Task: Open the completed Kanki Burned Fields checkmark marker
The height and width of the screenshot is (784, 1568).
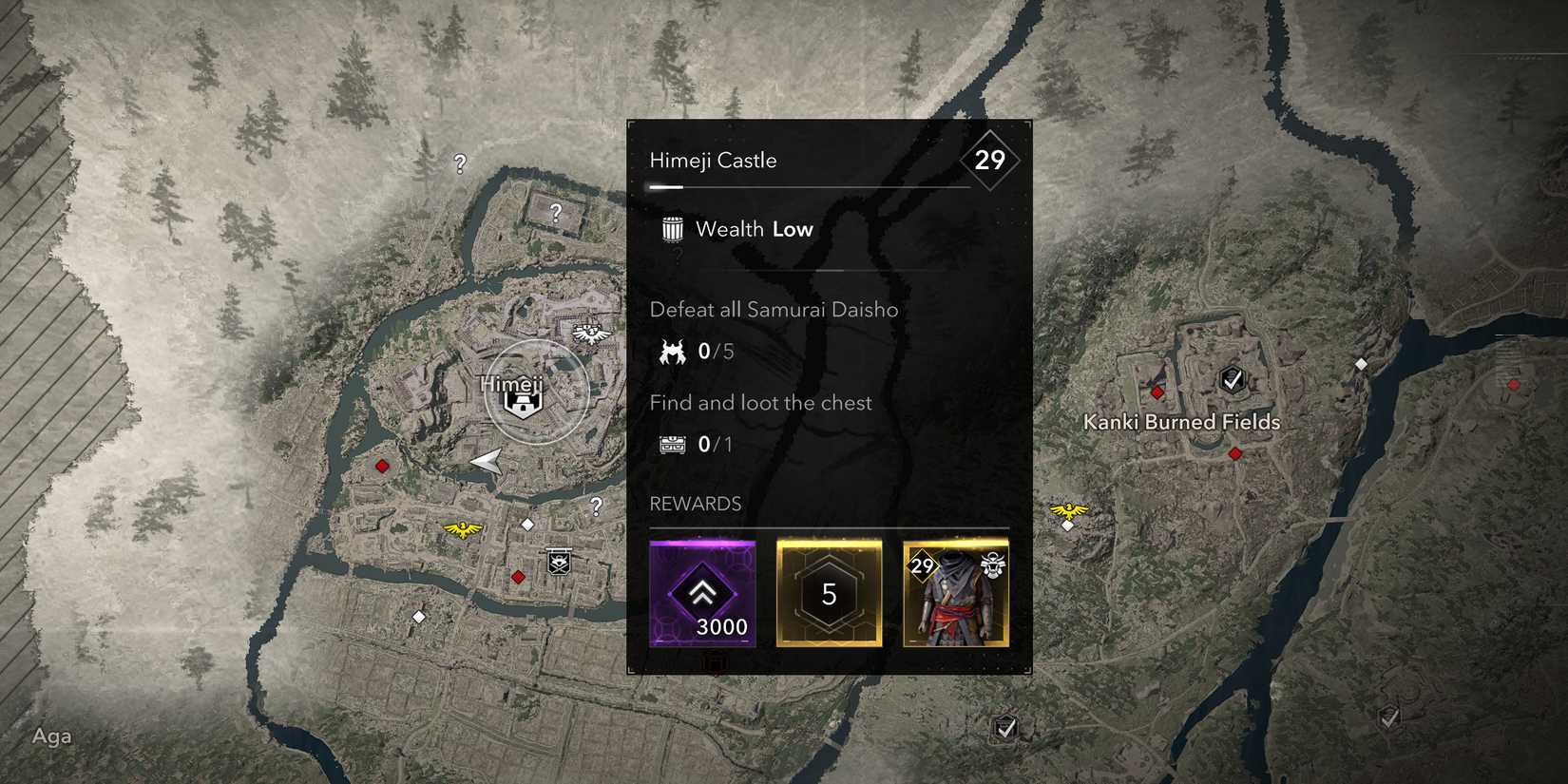Action: pos(1232,380)
